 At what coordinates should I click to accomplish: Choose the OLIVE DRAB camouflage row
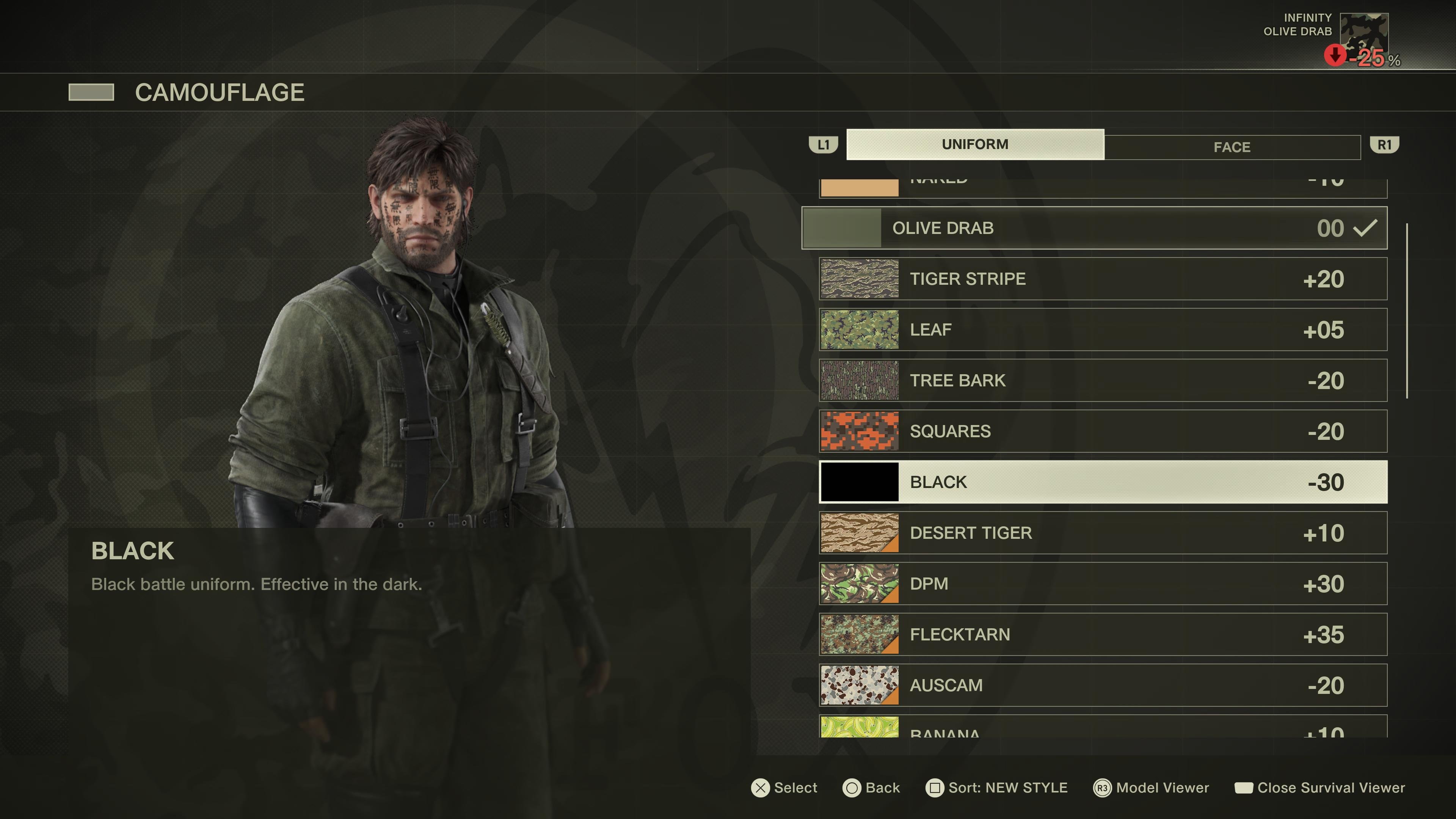point(1094,228)
